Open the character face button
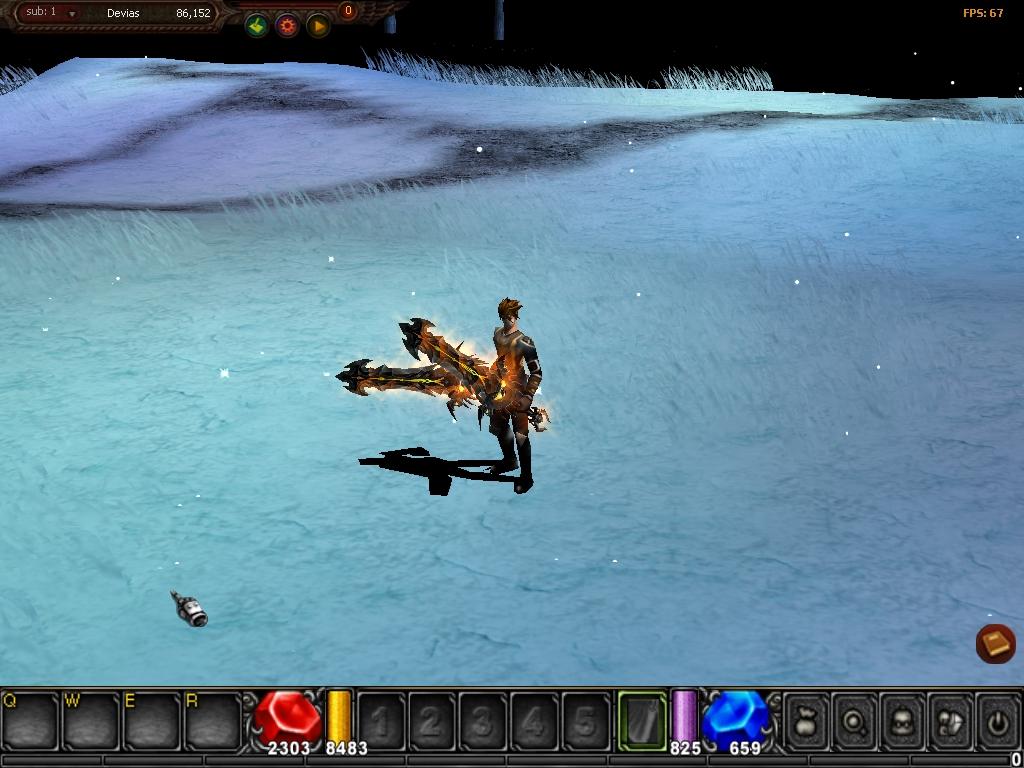 pos(903,720)
